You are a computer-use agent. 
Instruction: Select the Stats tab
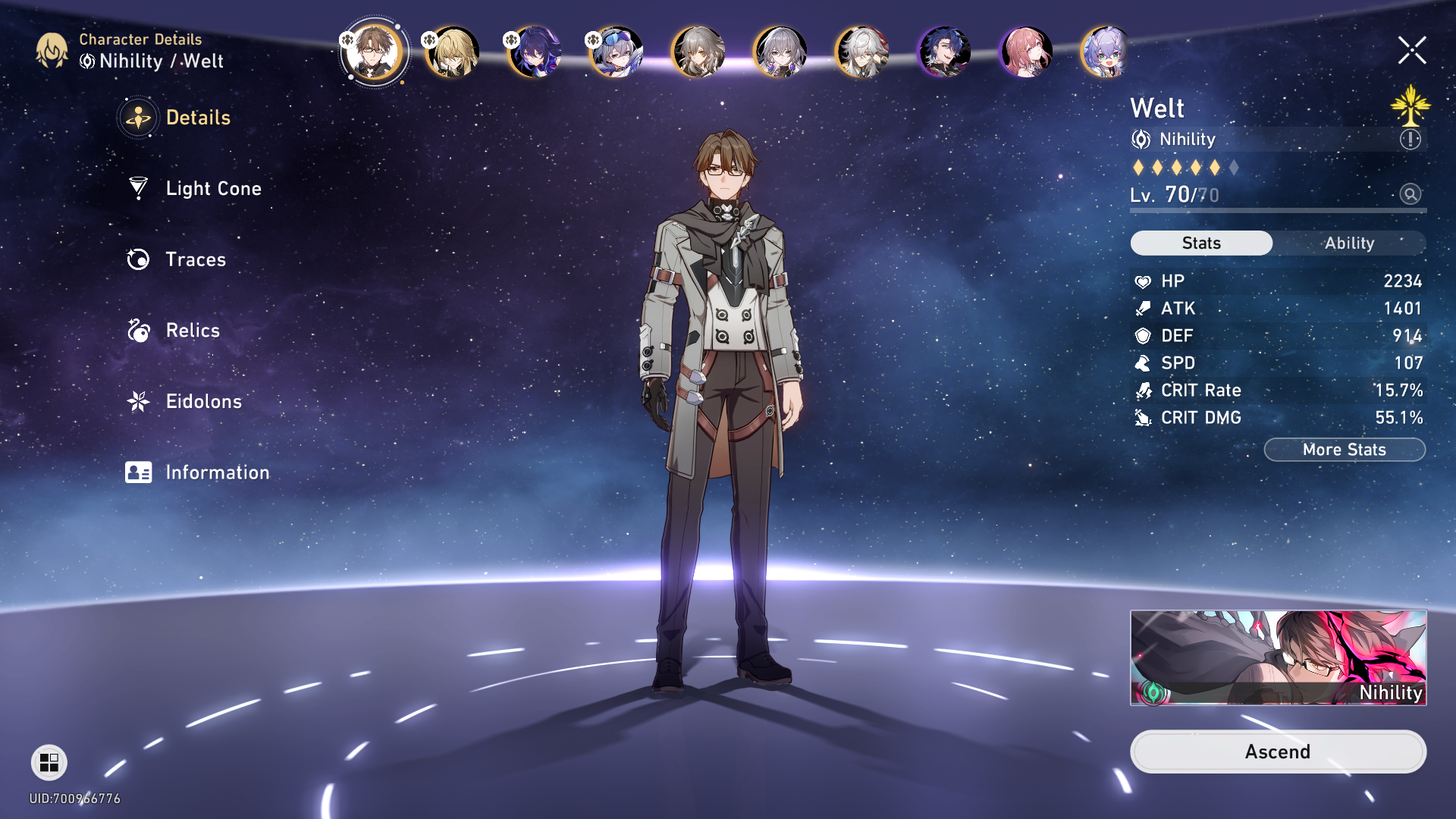point(1201,243)
